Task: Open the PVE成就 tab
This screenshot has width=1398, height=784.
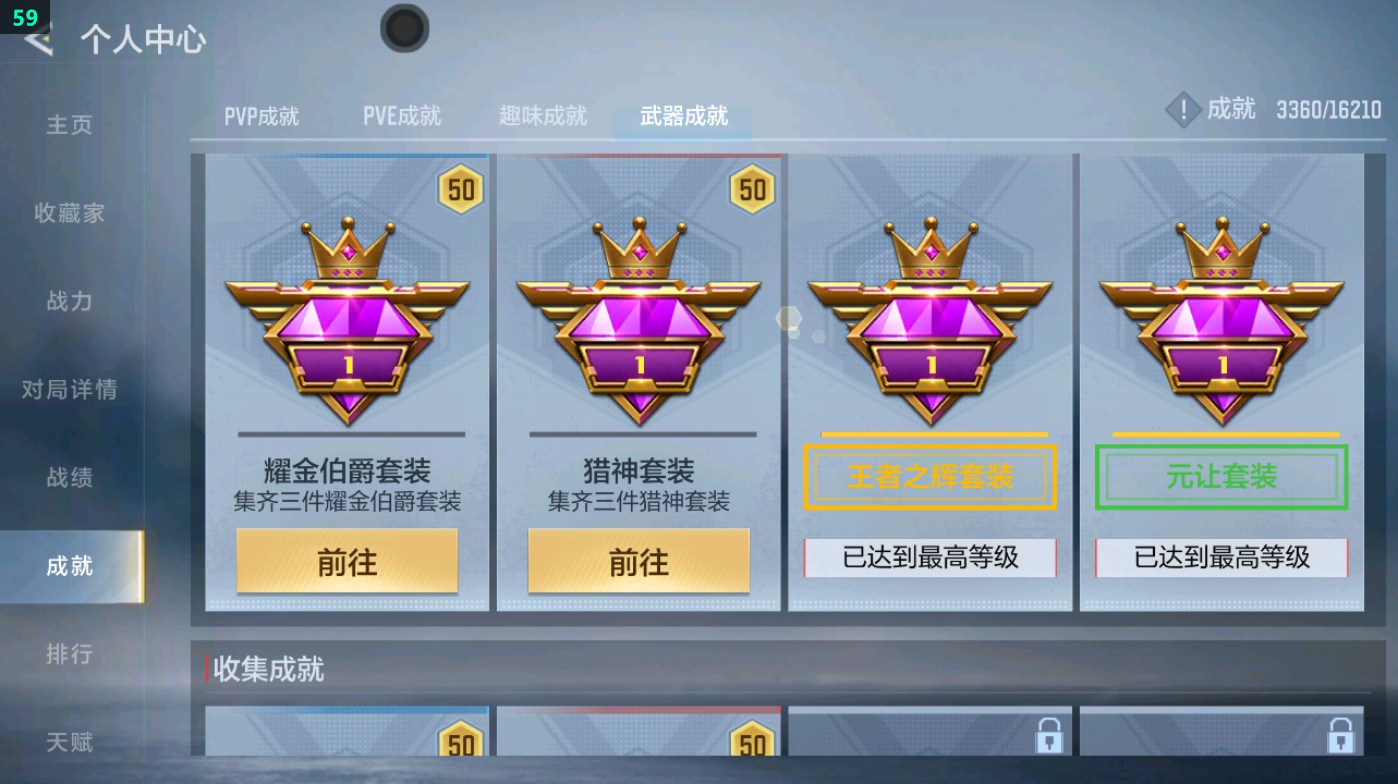Action: [401, 115]
